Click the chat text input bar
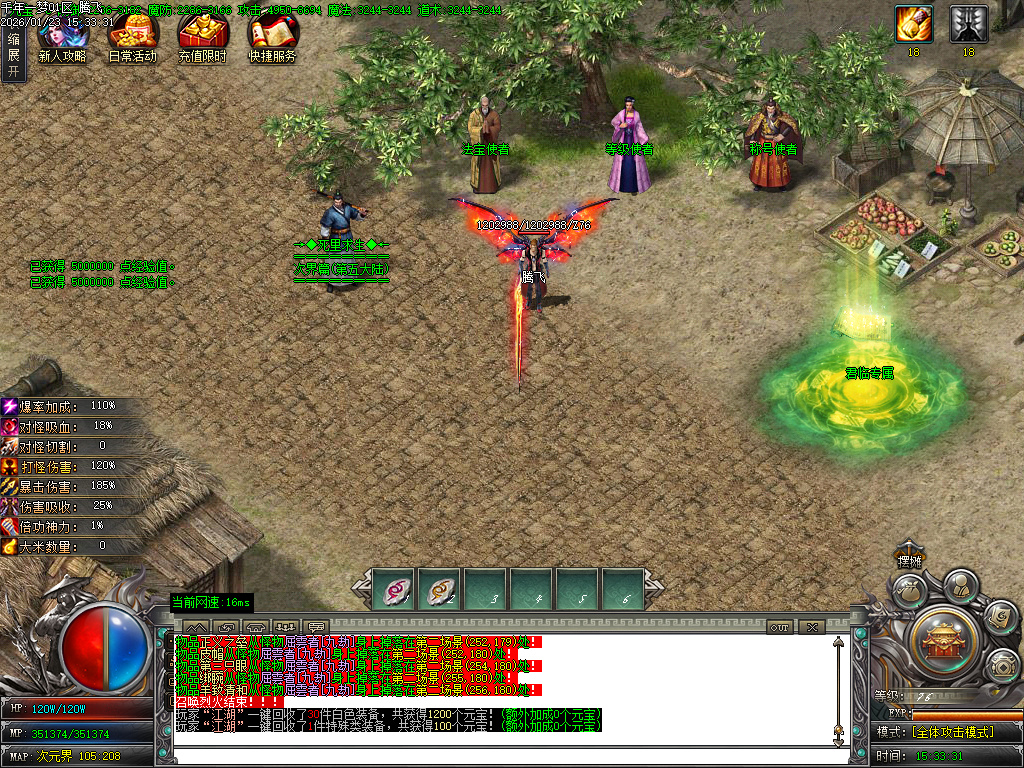The image size is (1024, 768). pos(500,753)
